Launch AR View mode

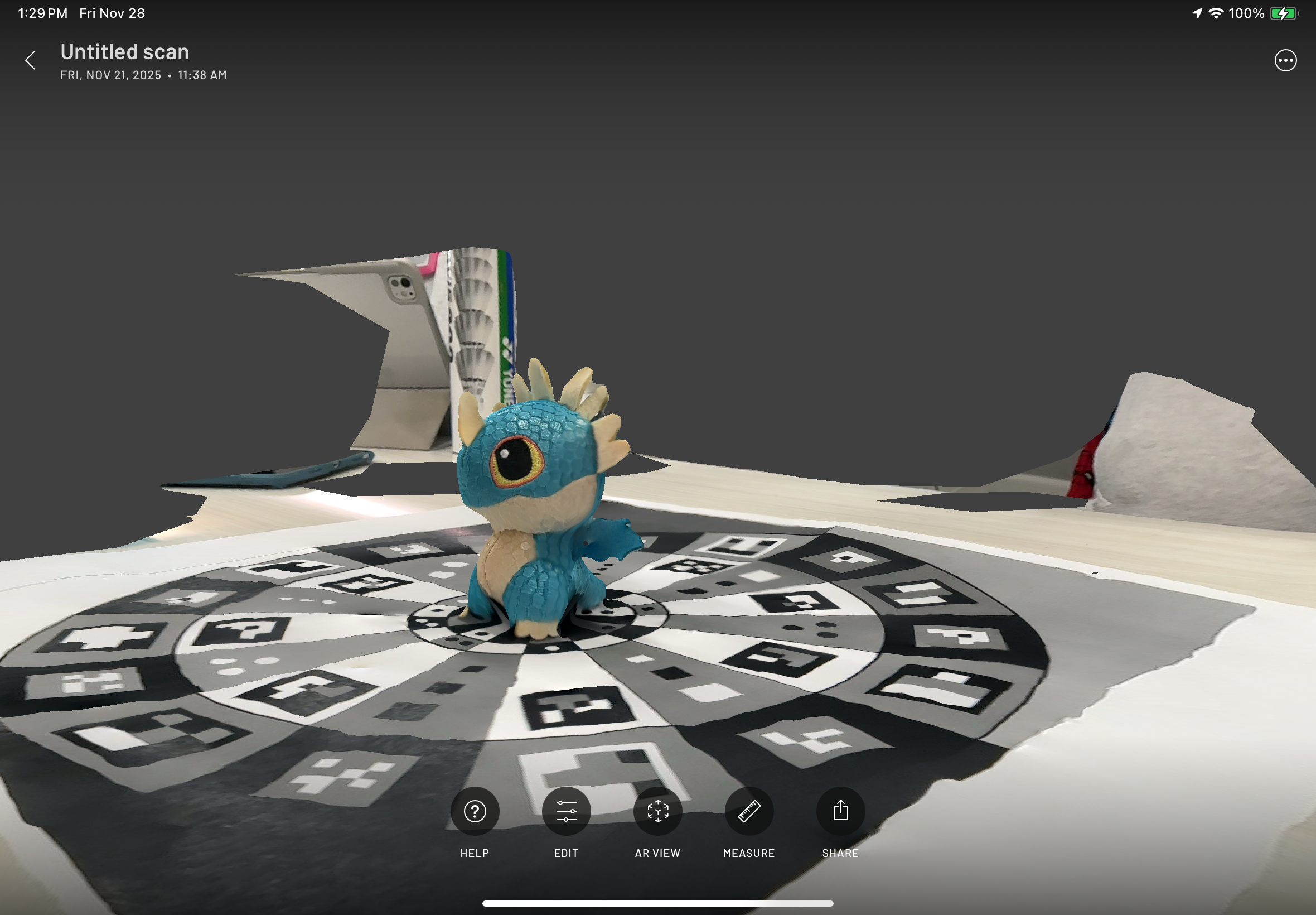coord(657,811)
